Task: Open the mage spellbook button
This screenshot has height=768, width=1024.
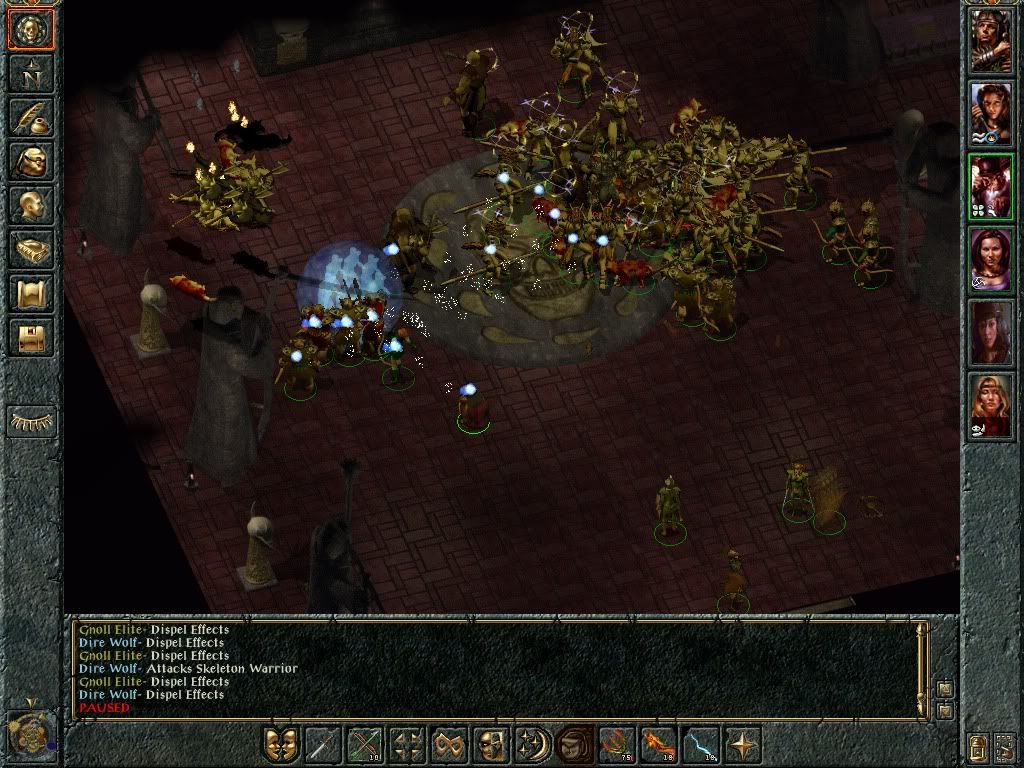Action: click(30, 249)
